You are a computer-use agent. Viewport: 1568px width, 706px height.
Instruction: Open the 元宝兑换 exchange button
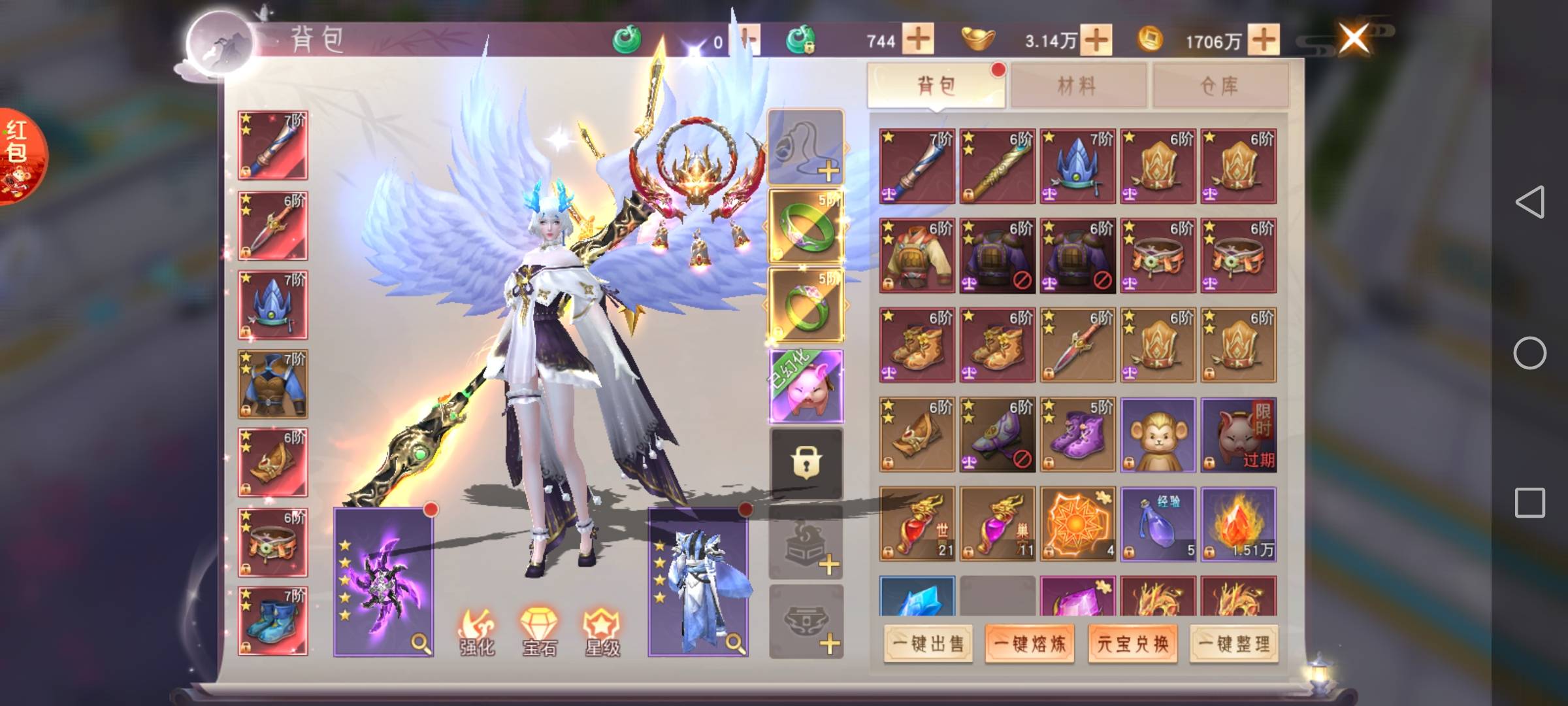click(1132, 644)
